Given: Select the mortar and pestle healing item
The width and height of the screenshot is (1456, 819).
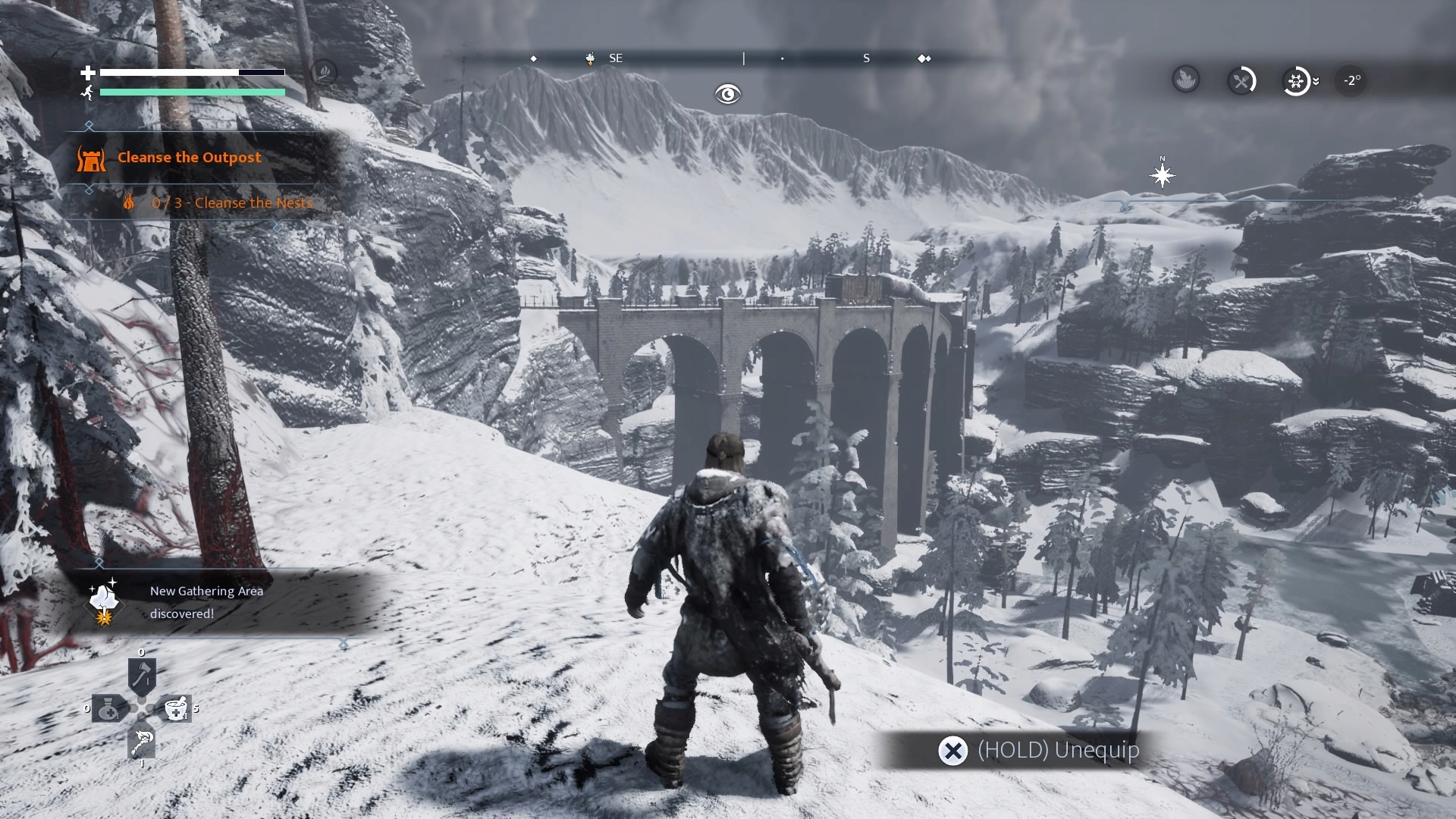Looking at the screenshot, I should coord(176,709).
